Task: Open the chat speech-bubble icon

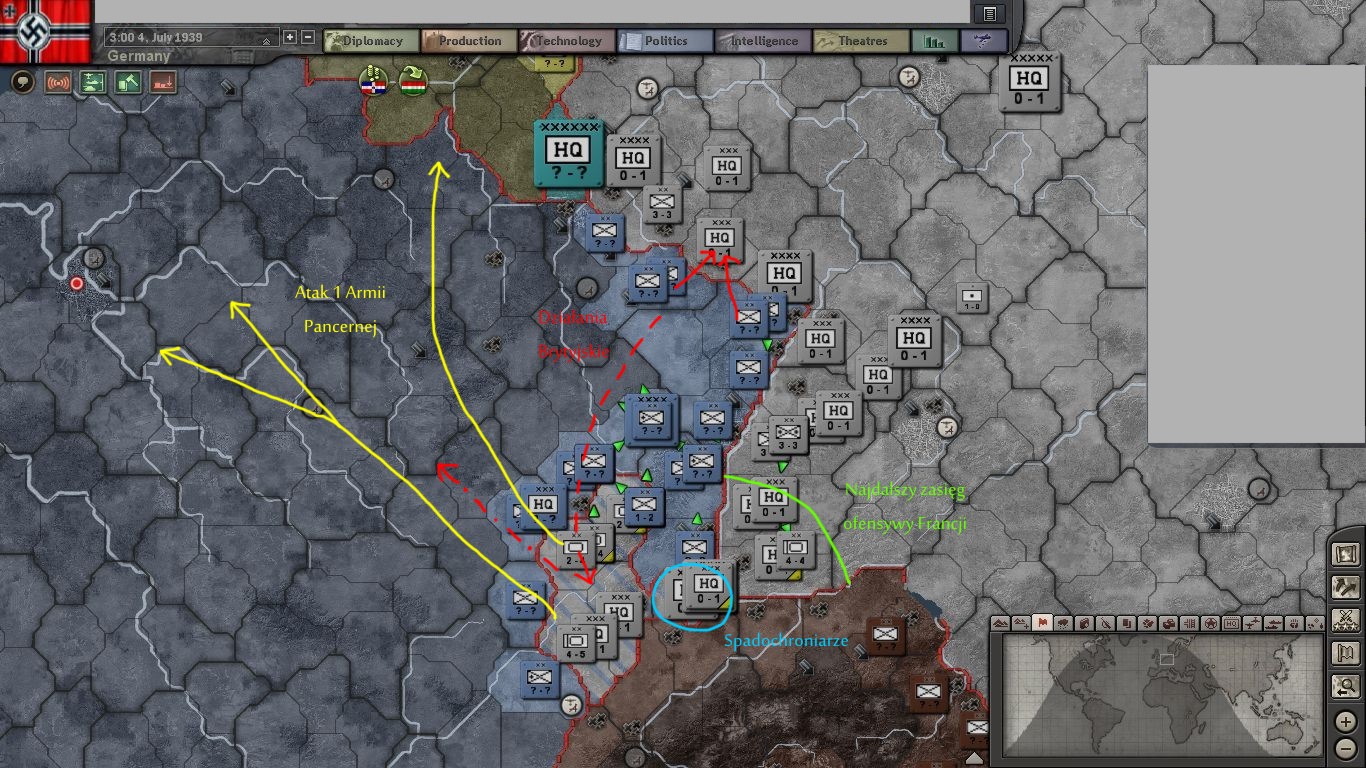Action: click(22, 82)
